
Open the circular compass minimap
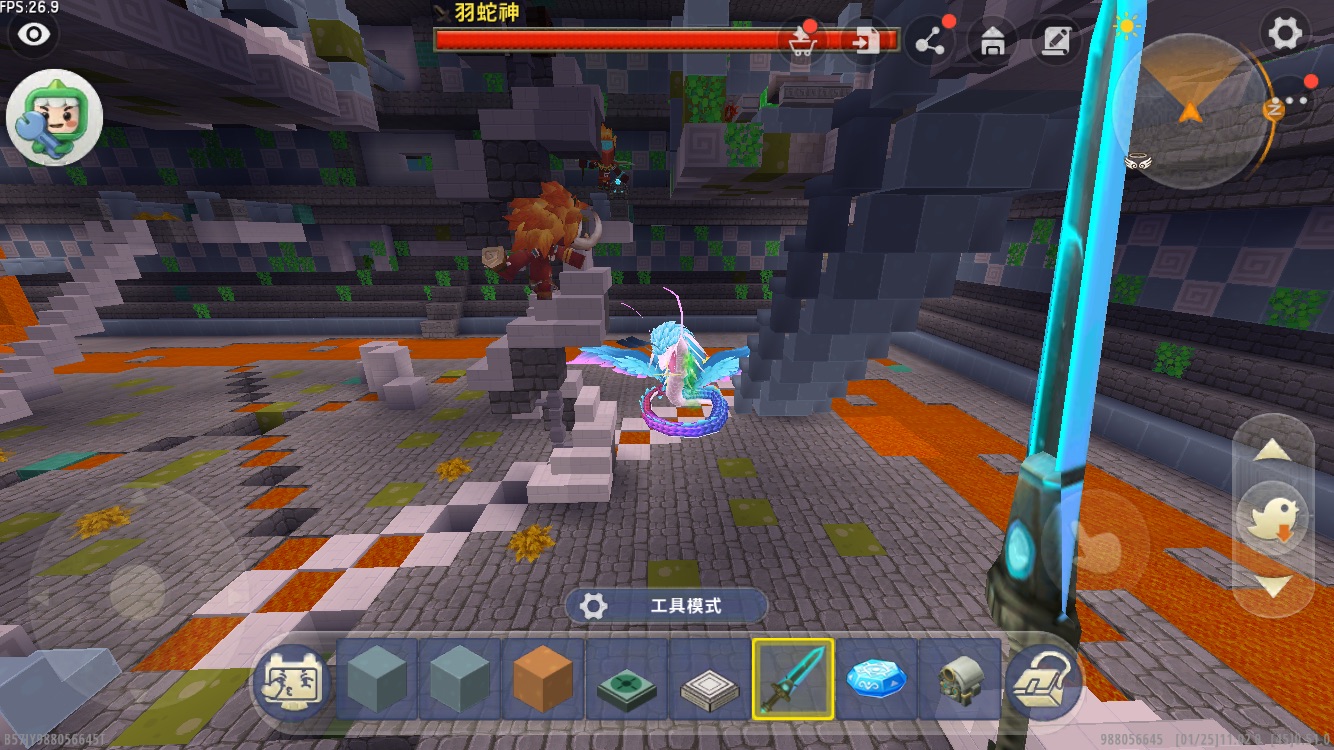coord(1190,110)
